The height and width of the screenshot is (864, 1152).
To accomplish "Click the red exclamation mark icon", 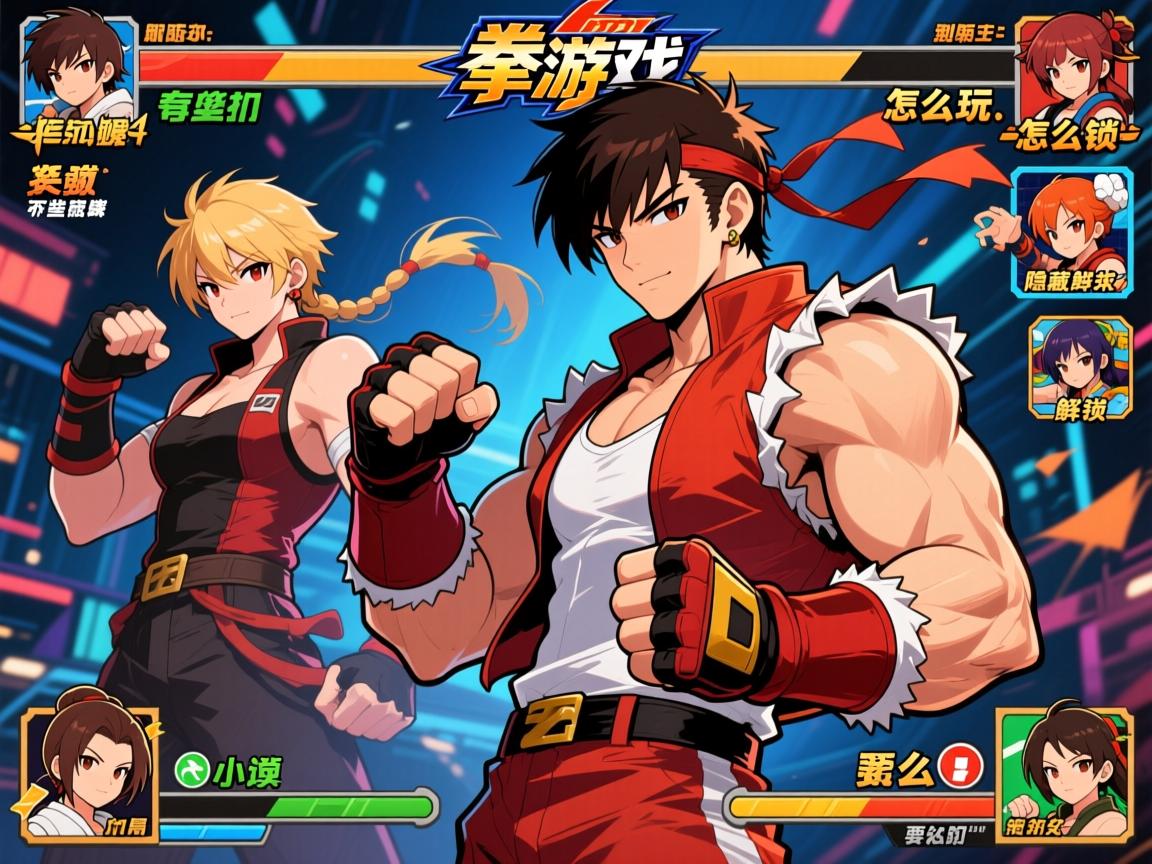I will (x=962, y=768).
